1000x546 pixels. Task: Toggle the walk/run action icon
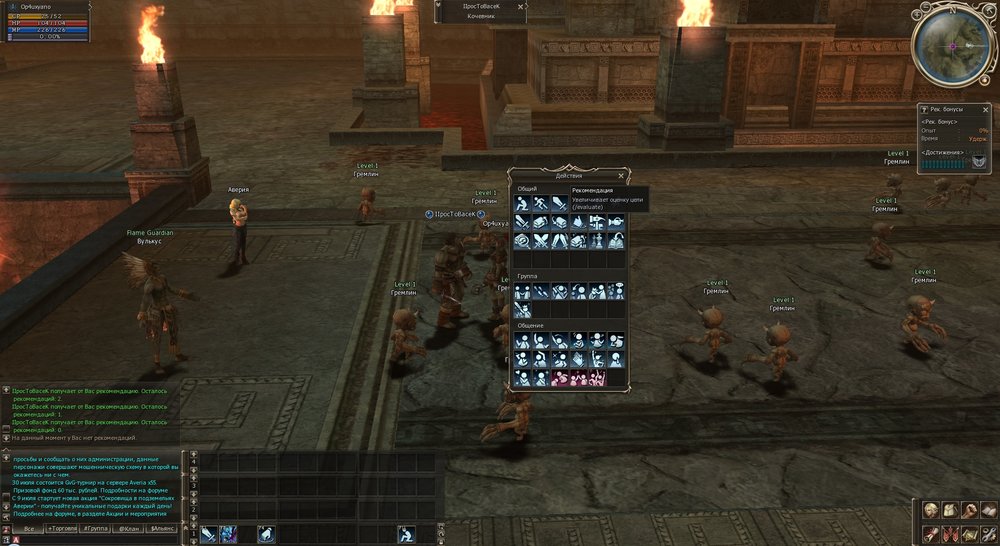(540, 204)
